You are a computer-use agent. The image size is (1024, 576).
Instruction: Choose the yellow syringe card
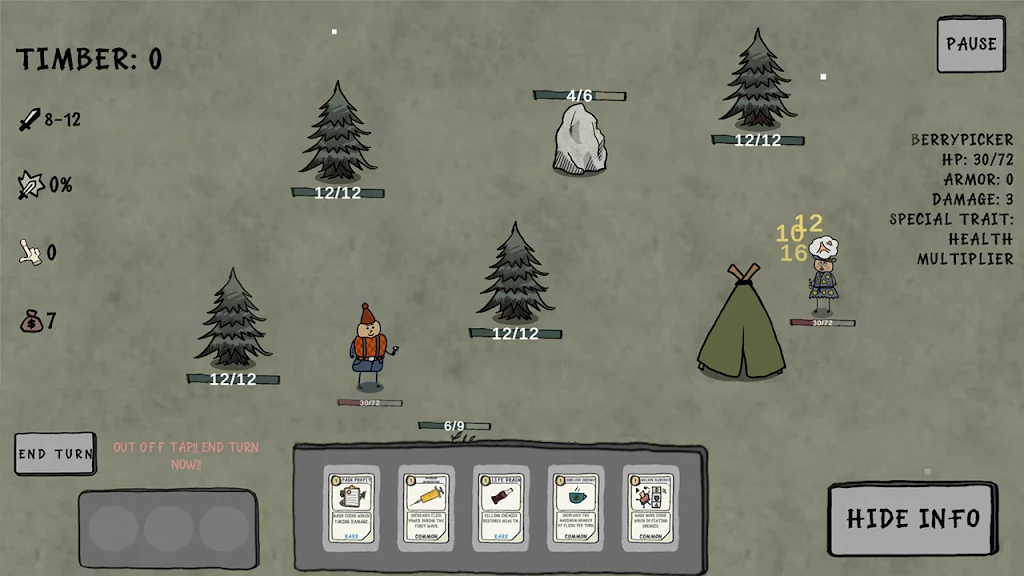(x=426, y=507)
